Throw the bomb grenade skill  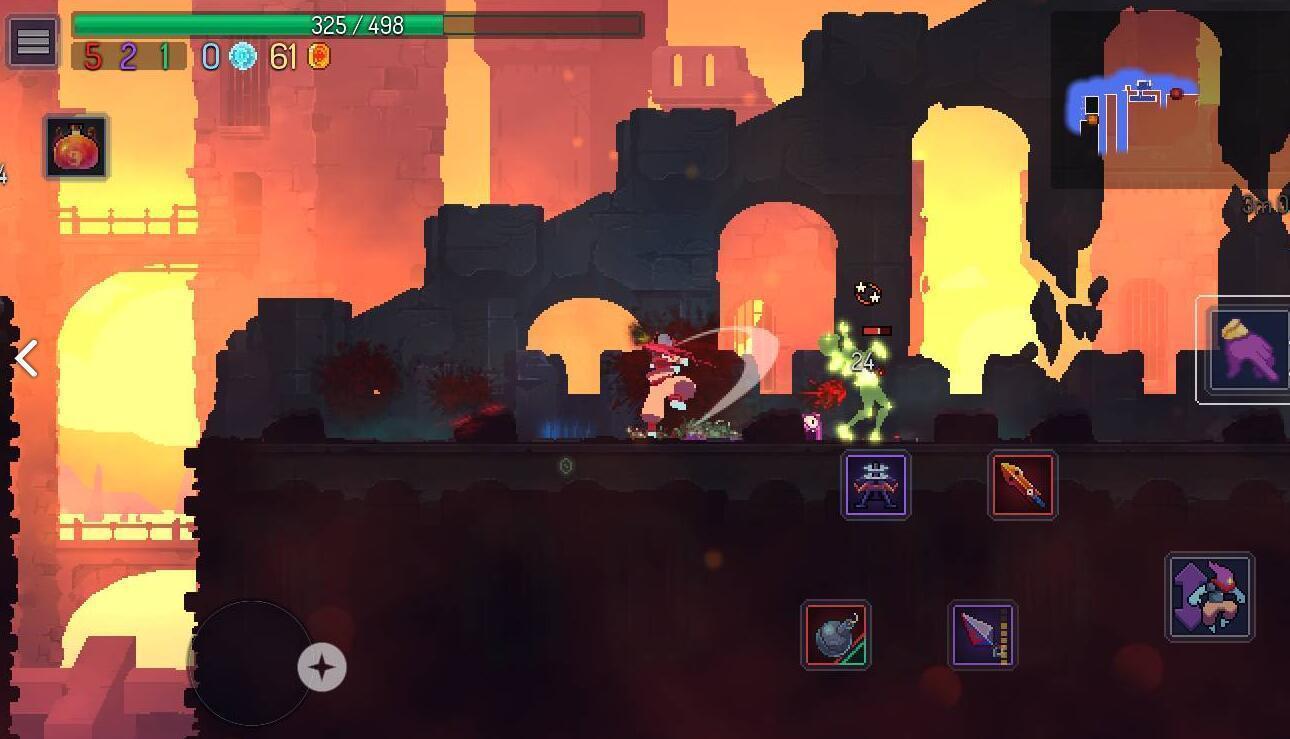pos(836,635)
